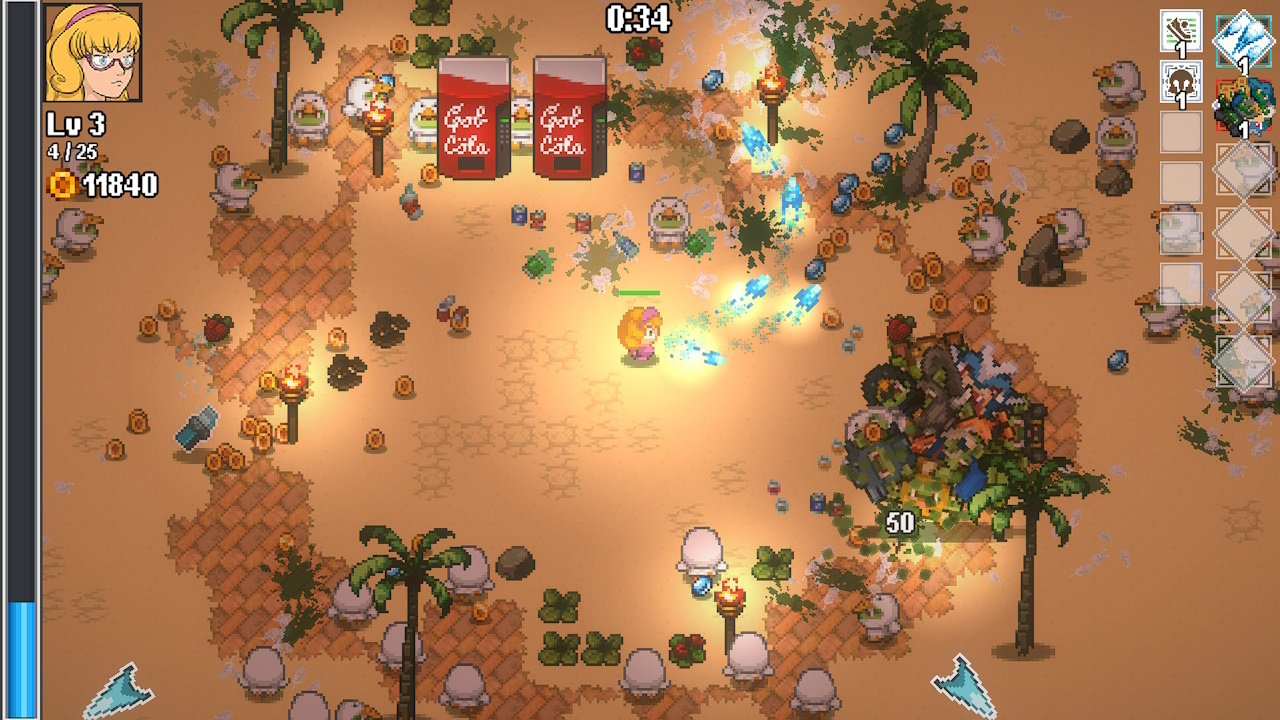Select the ice shards weapon icon

click(1243, 40)
